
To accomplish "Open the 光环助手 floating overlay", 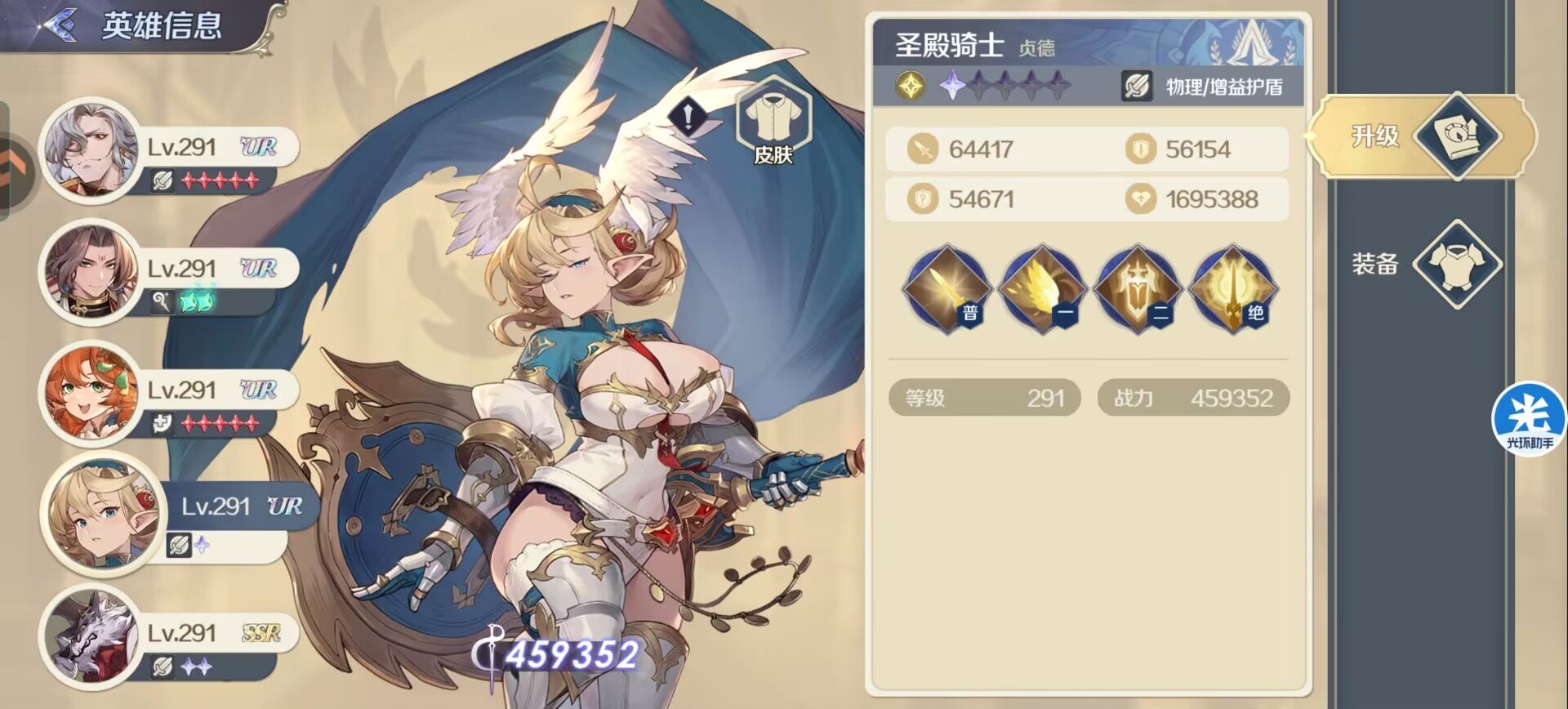I will [x=1529, y=419].
